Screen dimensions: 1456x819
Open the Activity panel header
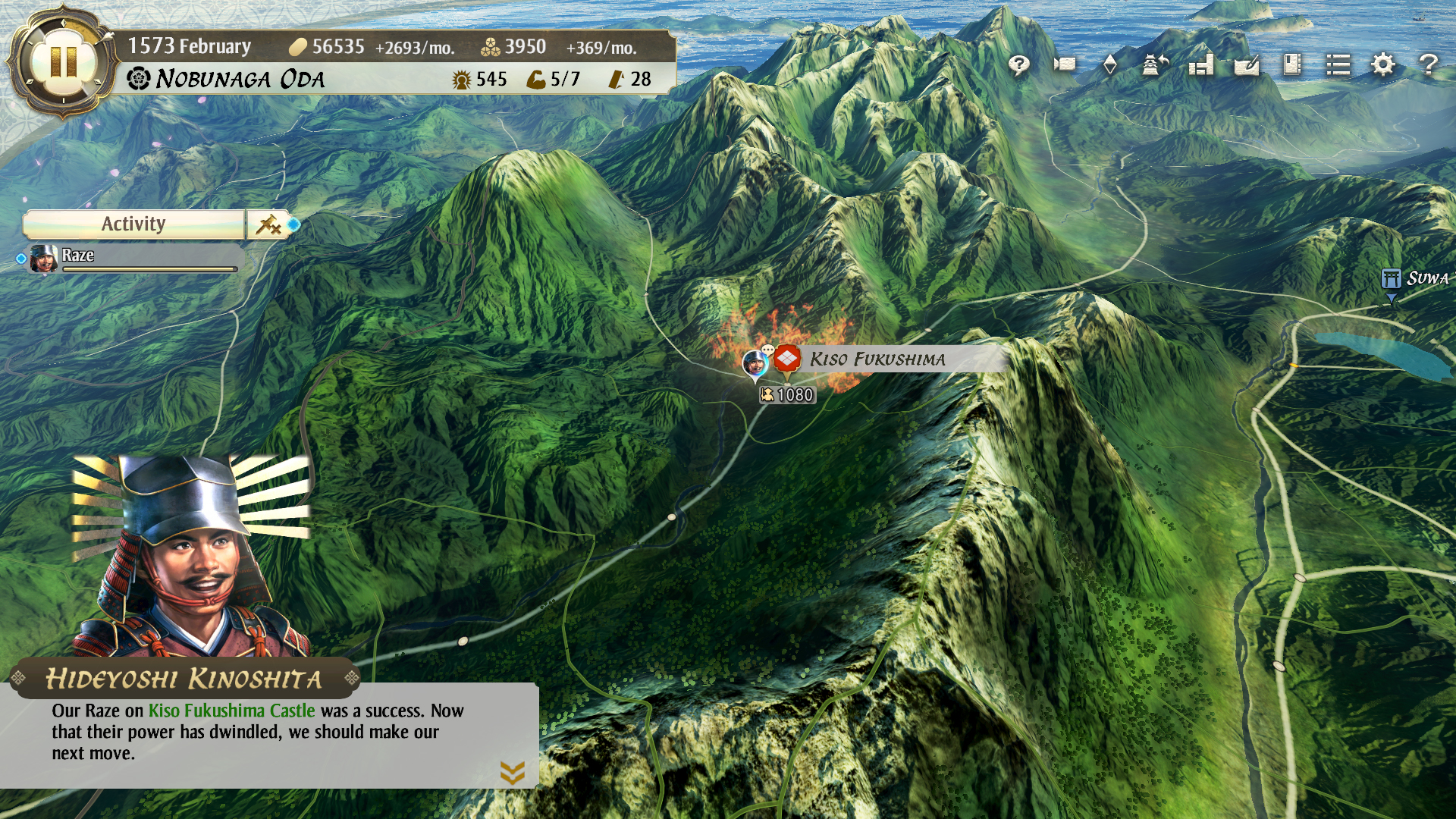pyautogui.click(x=134, y=224)
